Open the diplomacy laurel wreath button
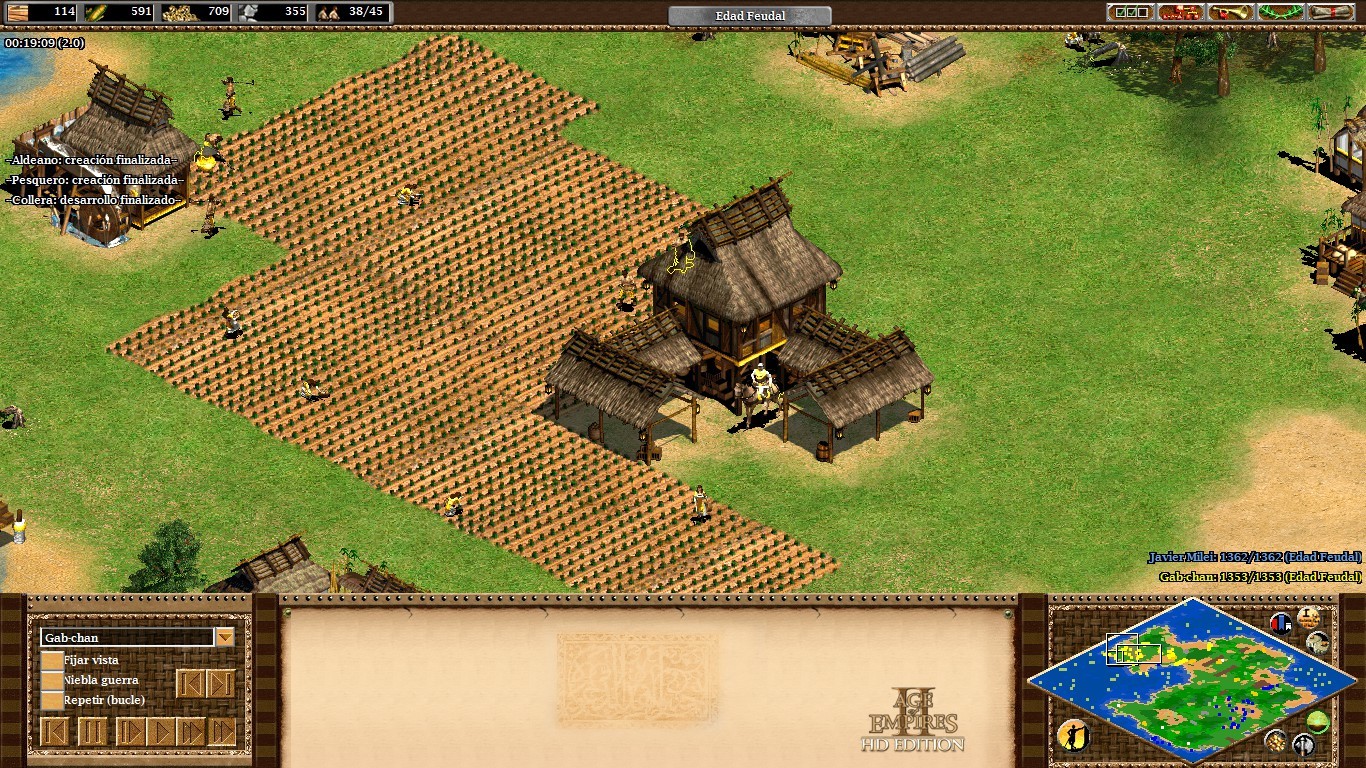Viewport: 1366px width, 768px height. (1281, 12)
